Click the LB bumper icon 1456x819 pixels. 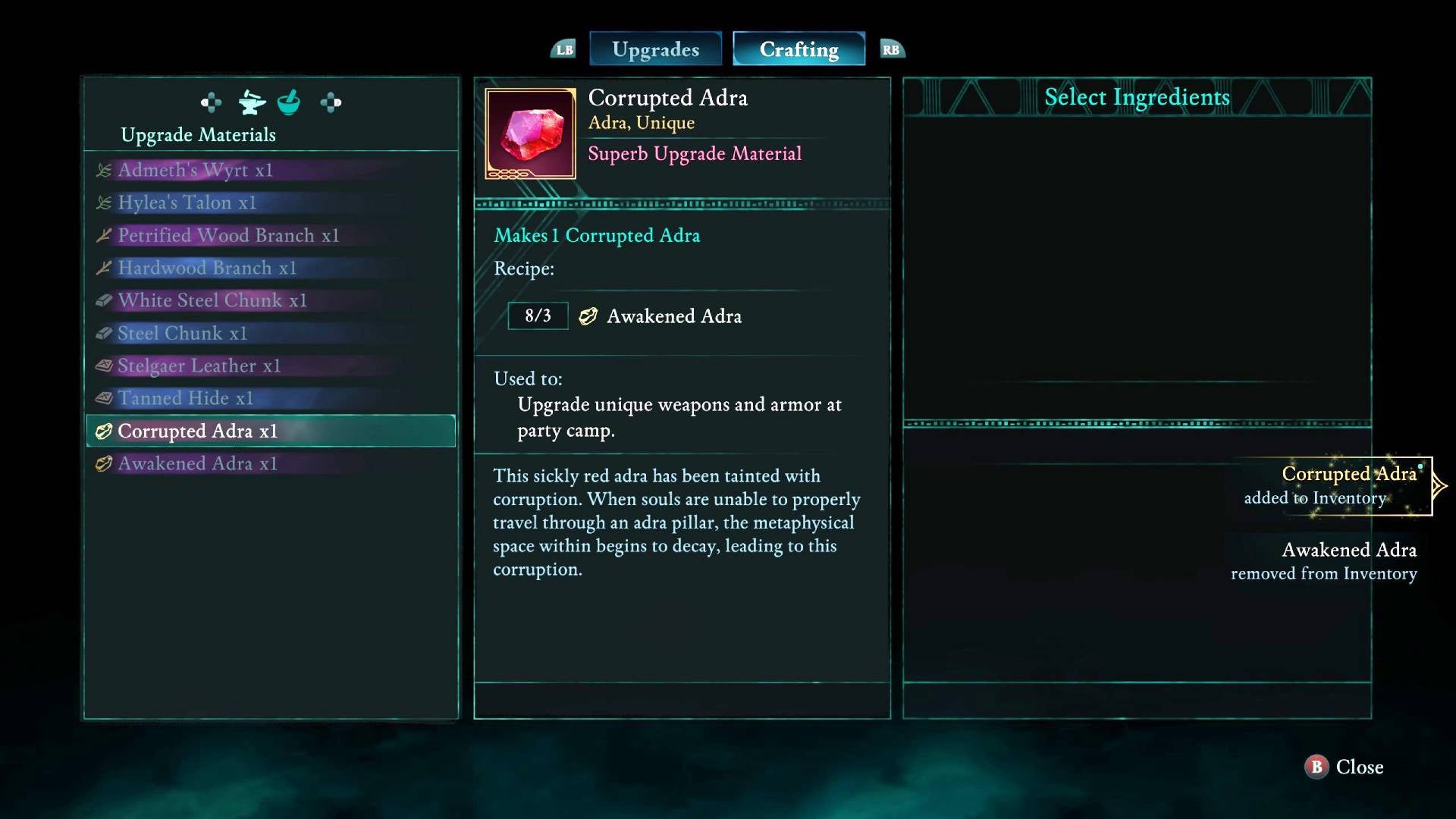coord(563,49)
